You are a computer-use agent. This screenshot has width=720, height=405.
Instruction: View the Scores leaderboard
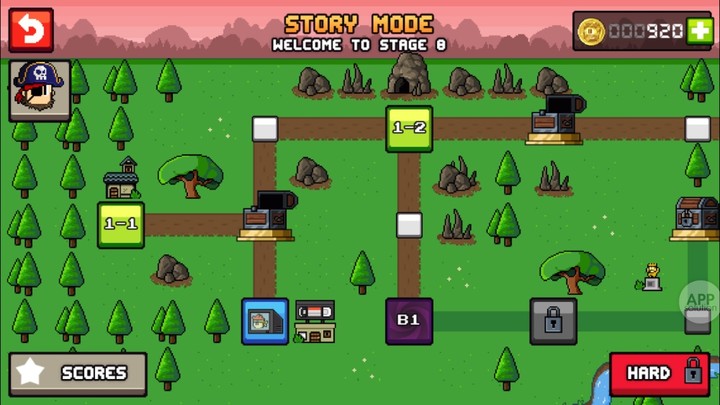tap(78, 373)
